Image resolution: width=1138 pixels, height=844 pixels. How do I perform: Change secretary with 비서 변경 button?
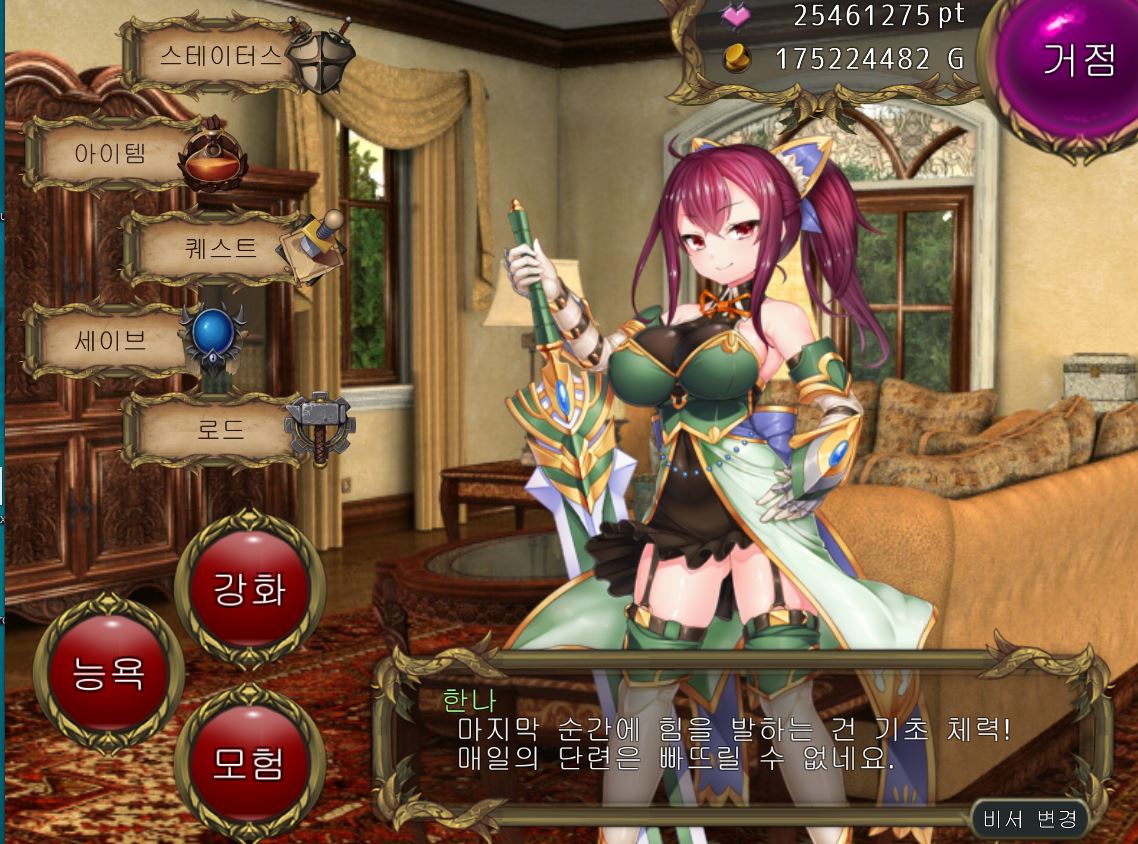coord(1029,819)
